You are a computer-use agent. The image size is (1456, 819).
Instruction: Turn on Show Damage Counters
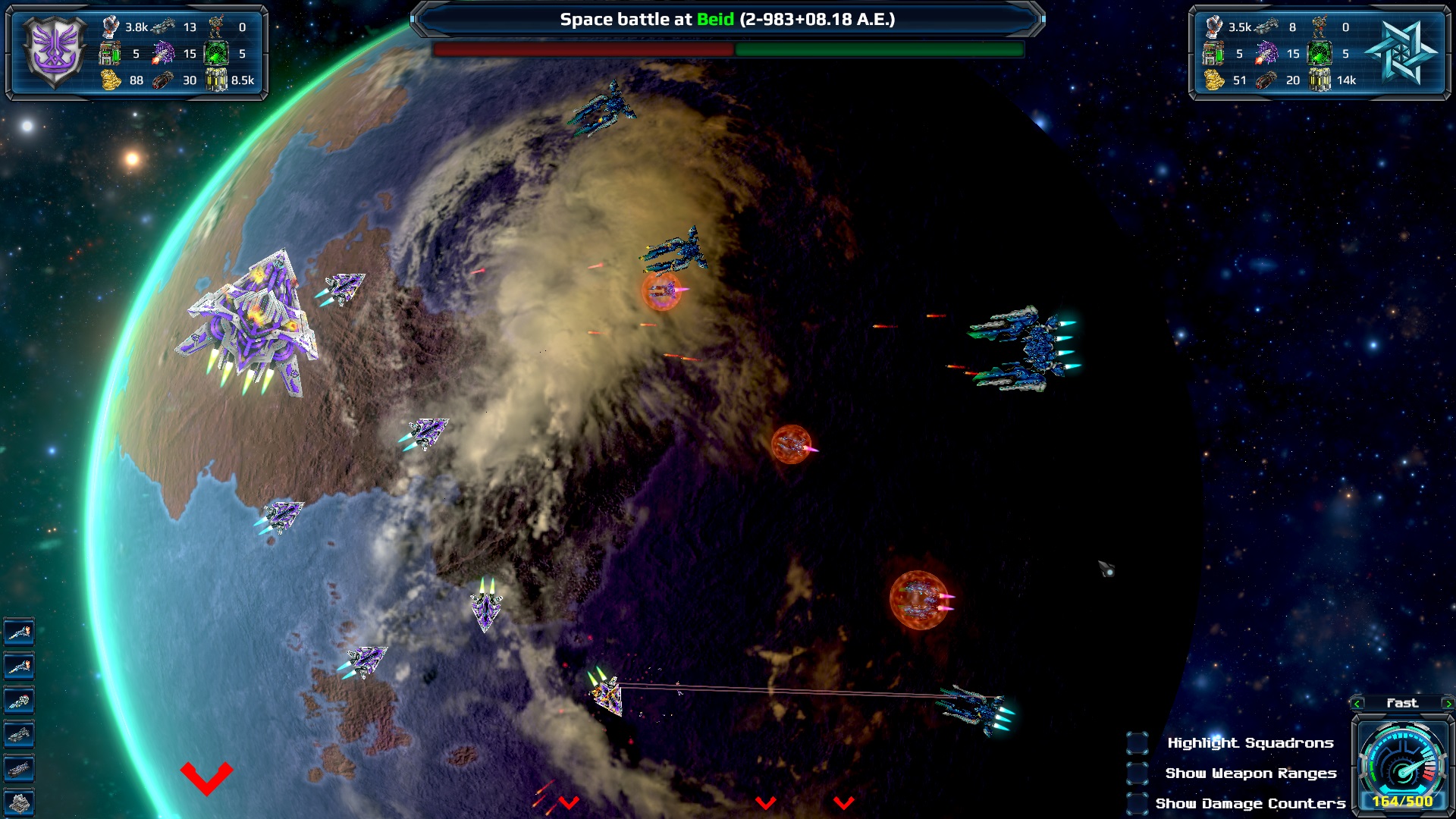click(x=1137, y=803)
